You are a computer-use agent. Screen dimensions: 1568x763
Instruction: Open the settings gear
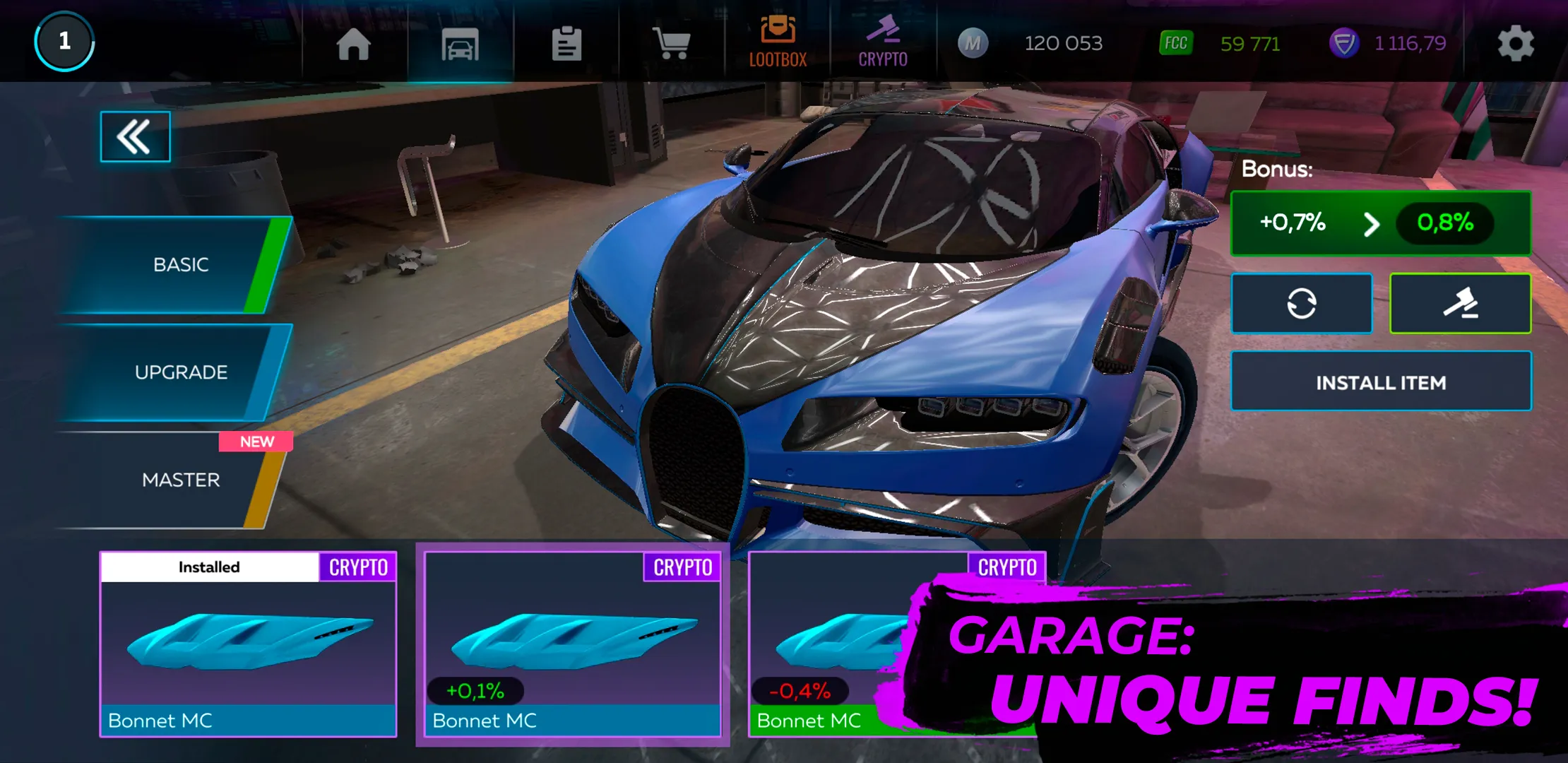[1516, 42]
